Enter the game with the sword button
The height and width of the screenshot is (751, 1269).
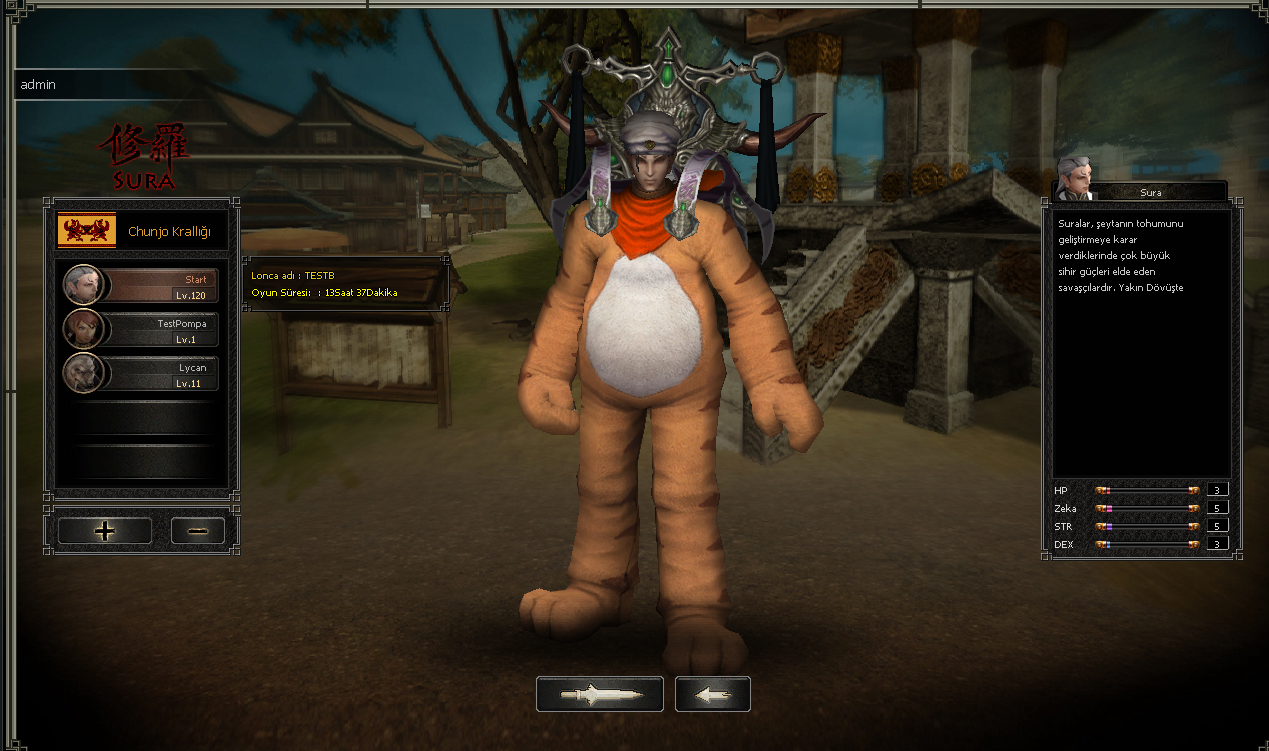[599, 694]
